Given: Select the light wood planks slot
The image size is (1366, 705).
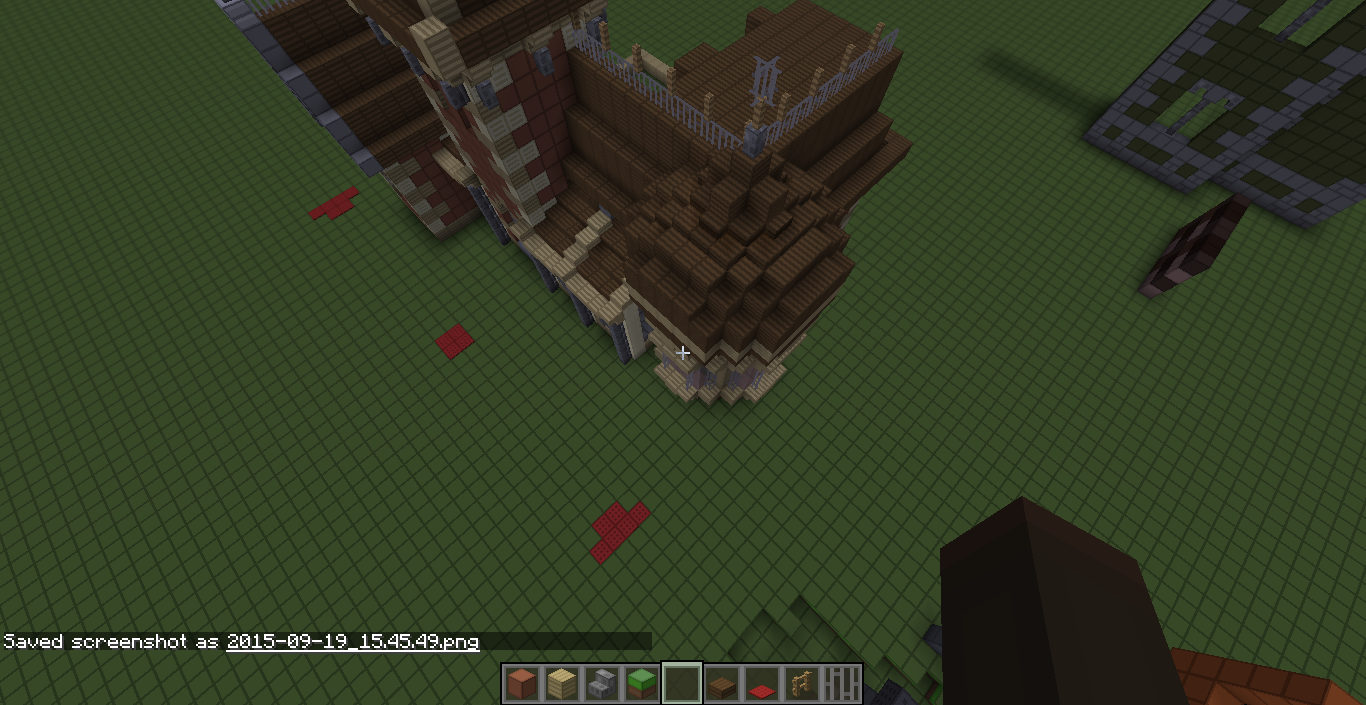Looking at the screenshot, I should pos(562,684).
